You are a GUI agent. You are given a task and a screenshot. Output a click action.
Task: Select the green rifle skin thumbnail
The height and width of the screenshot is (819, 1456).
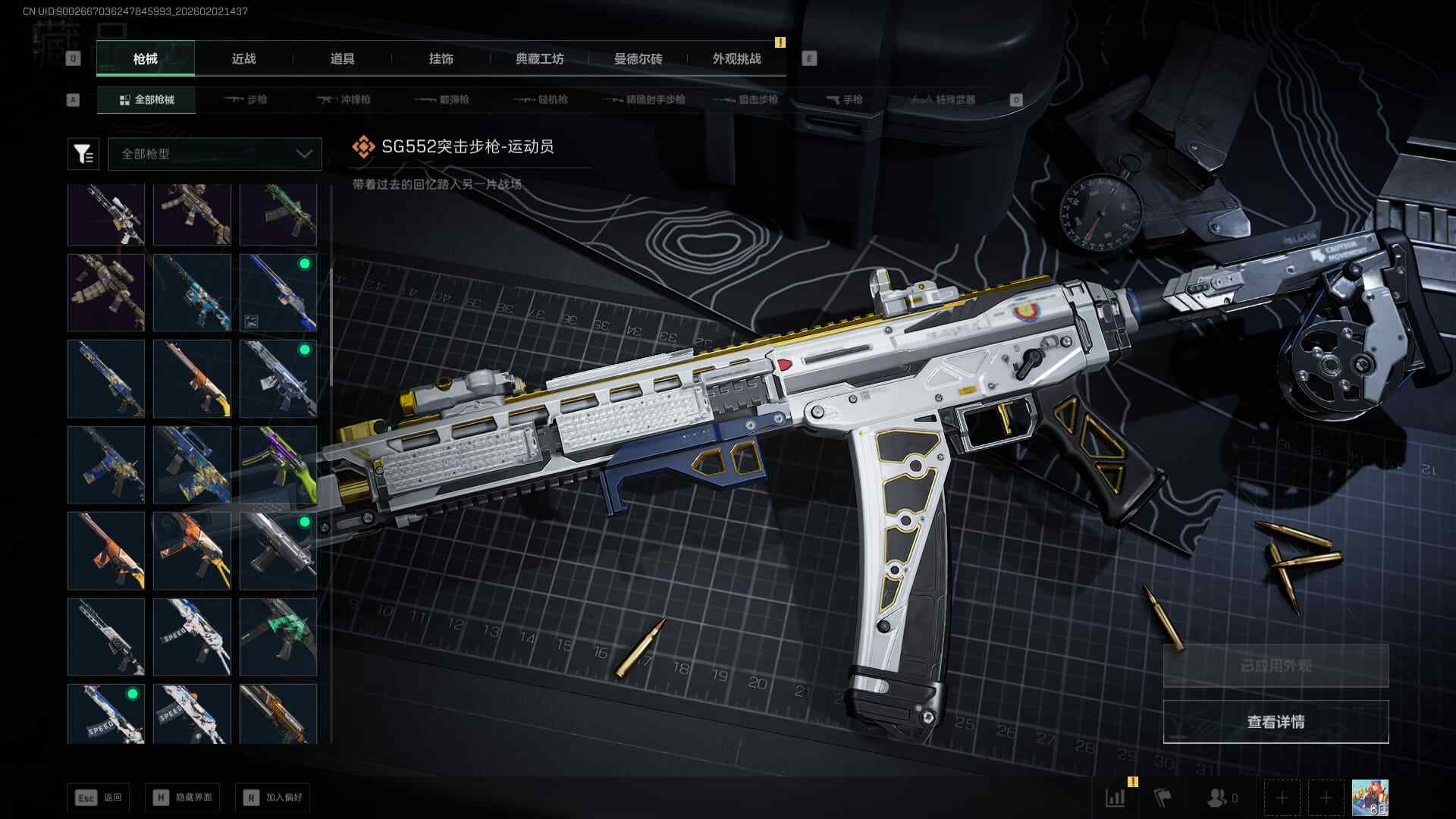[x=278, y=215]
